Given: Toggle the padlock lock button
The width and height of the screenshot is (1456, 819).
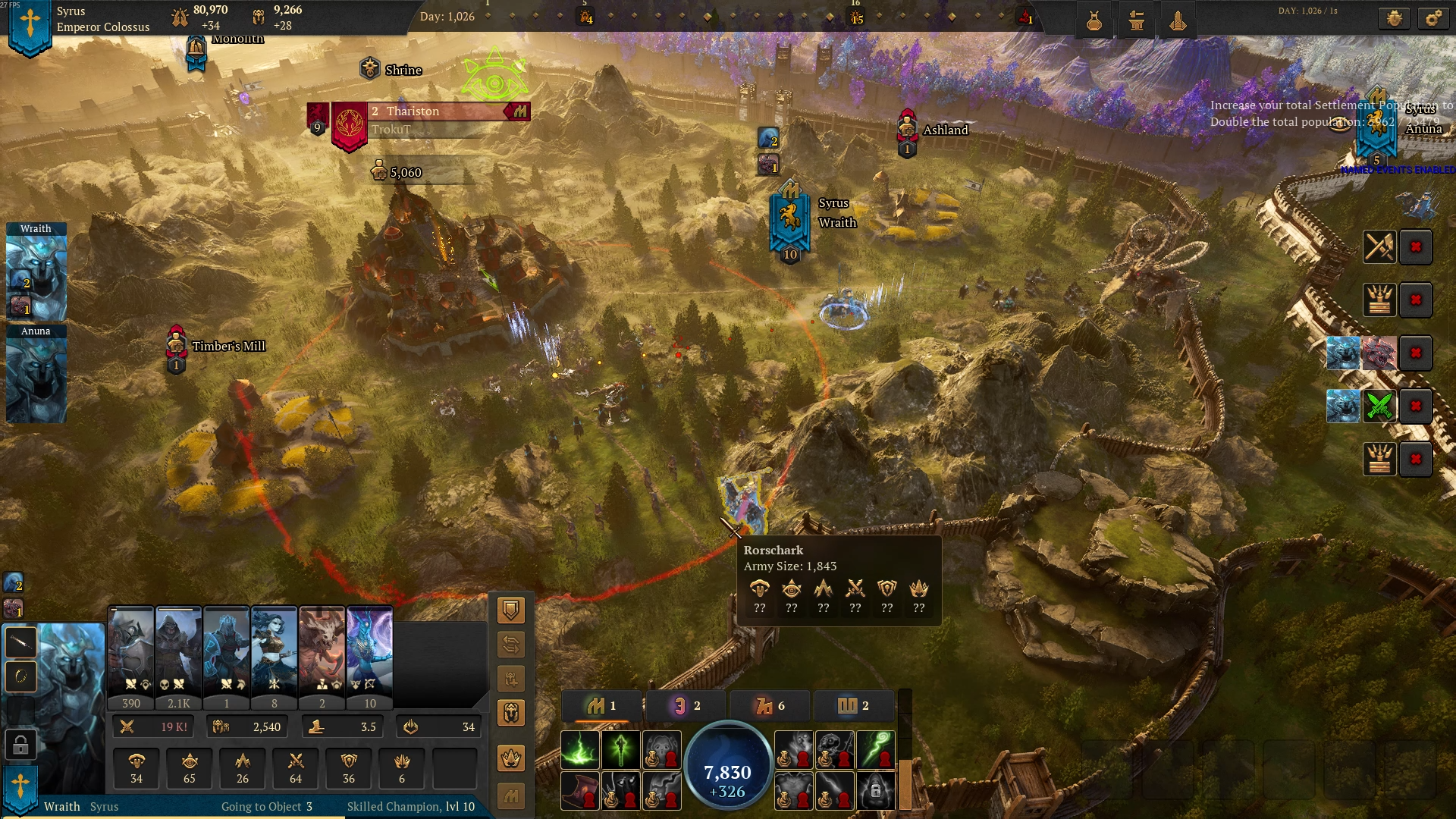Looking at the screenshot, I should click(20, 745).
